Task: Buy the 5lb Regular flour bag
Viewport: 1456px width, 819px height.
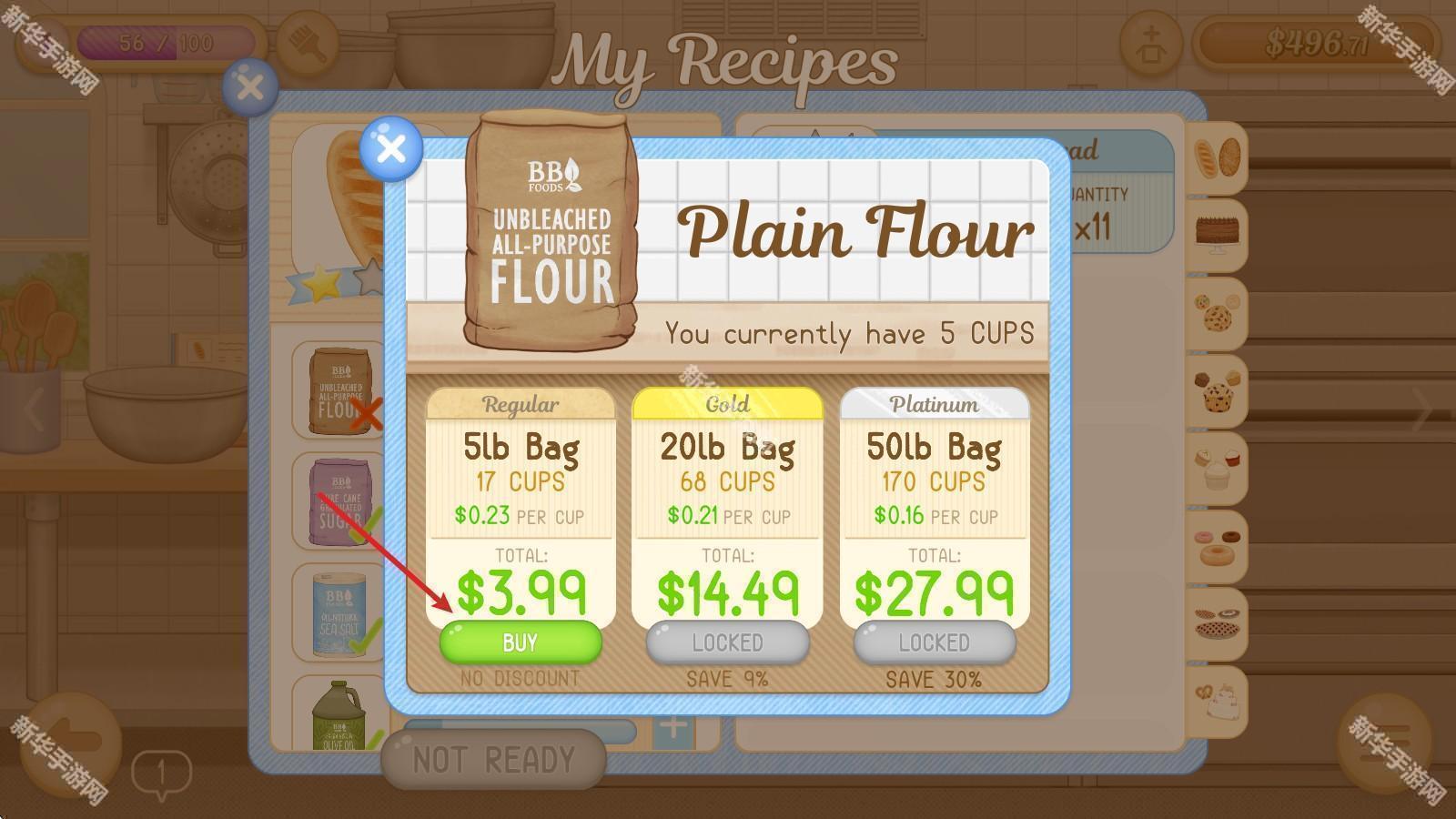Action: (x=521, y=642)
